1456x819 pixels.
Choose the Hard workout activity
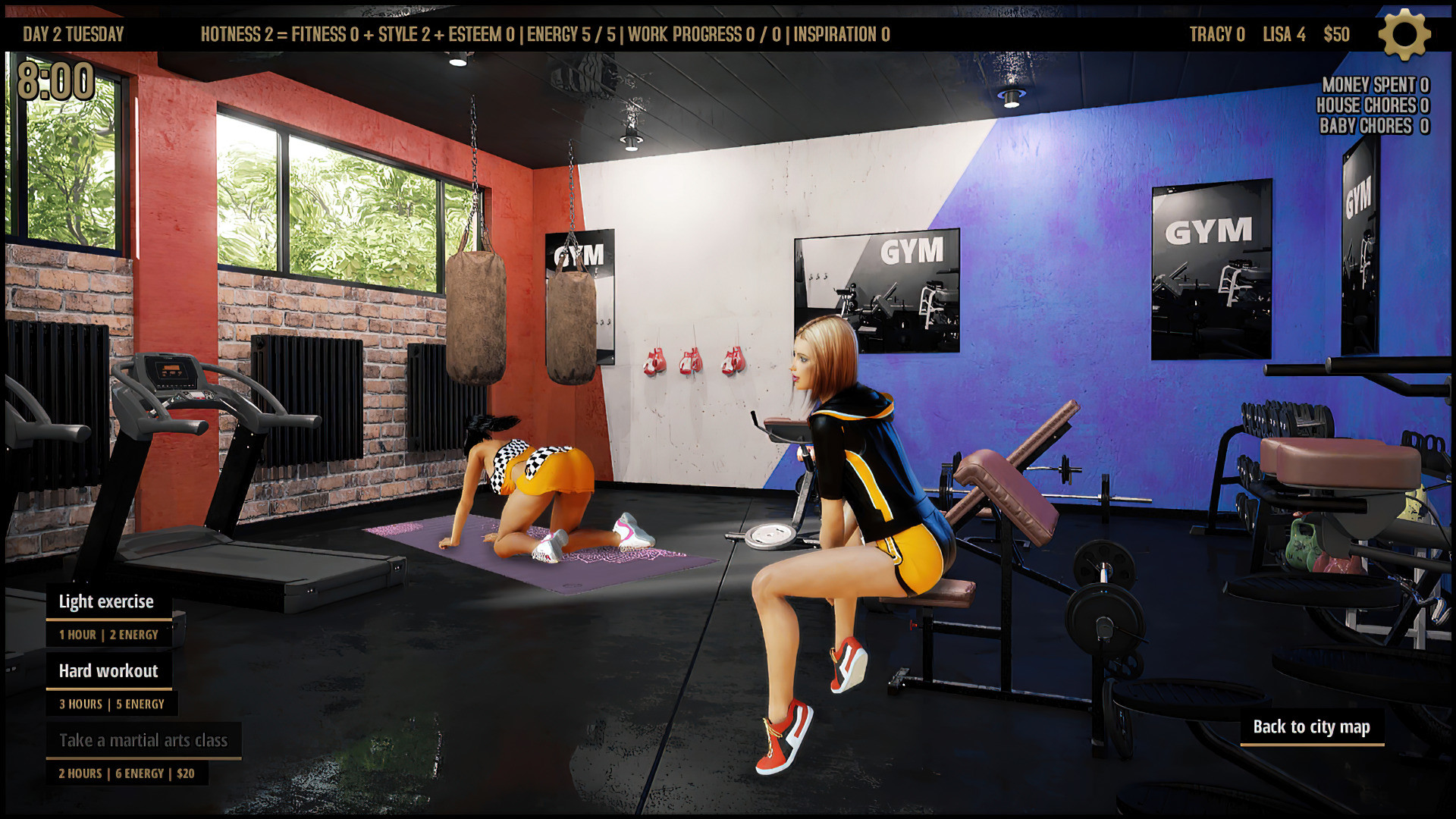coord(108,671)
